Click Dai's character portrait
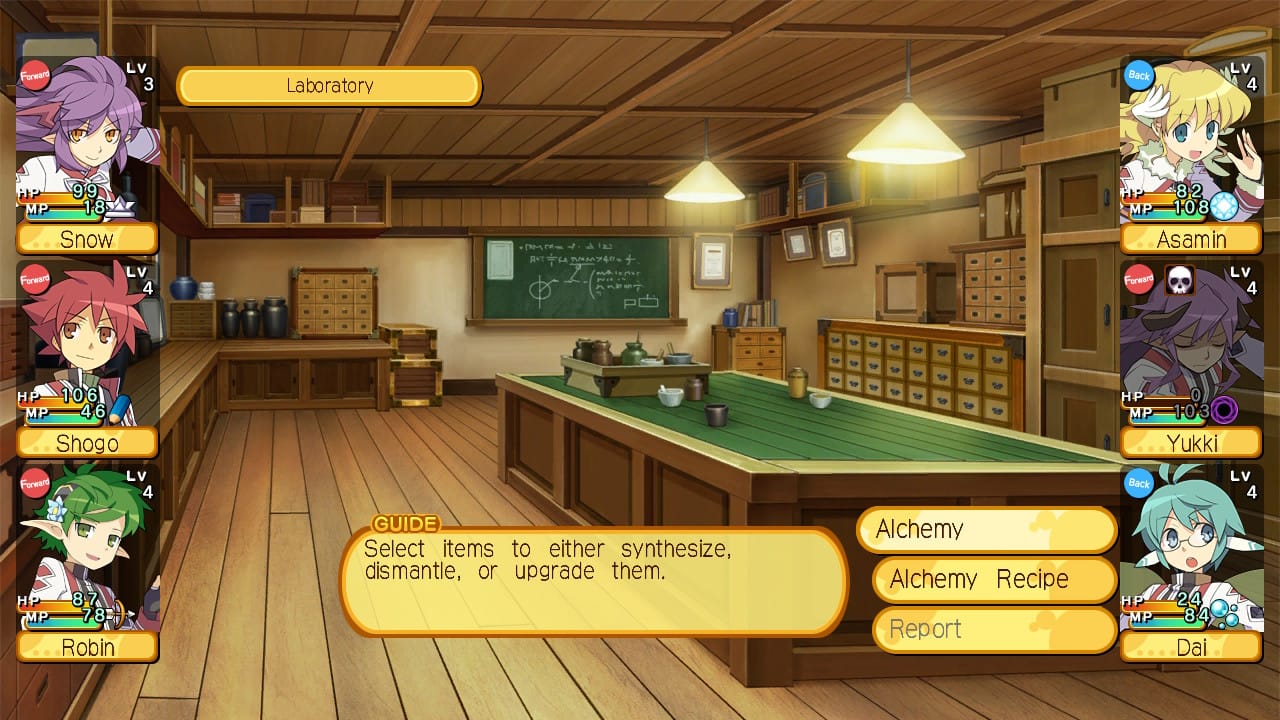 [x=1190, y=550]
